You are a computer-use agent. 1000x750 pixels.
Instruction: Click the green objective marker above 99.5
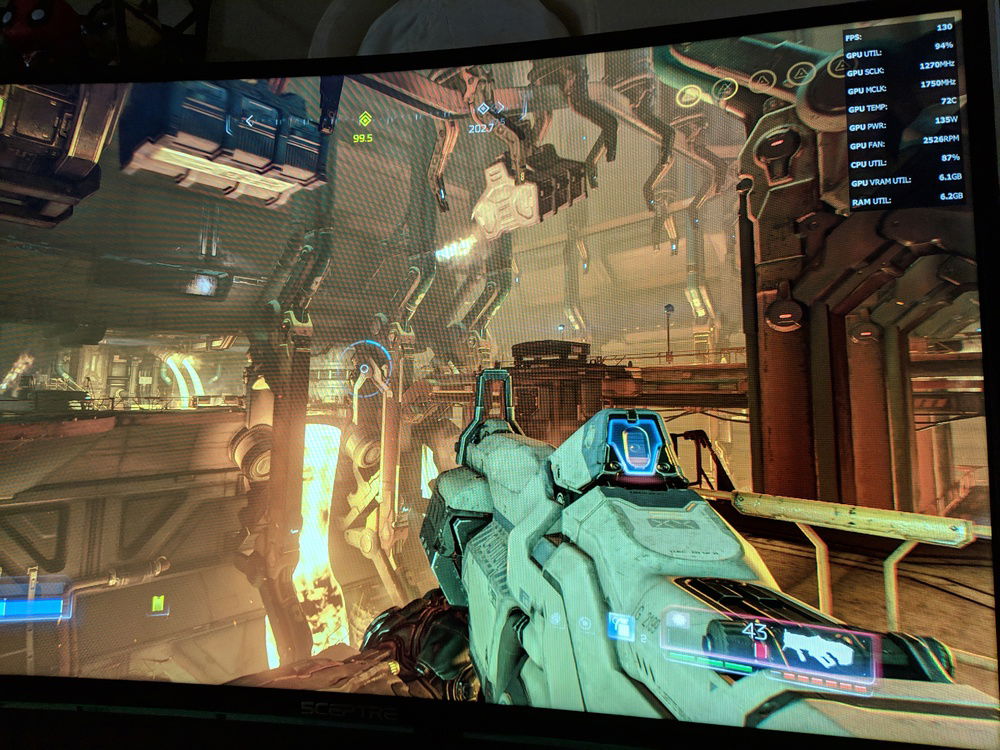tap(363, 119)
